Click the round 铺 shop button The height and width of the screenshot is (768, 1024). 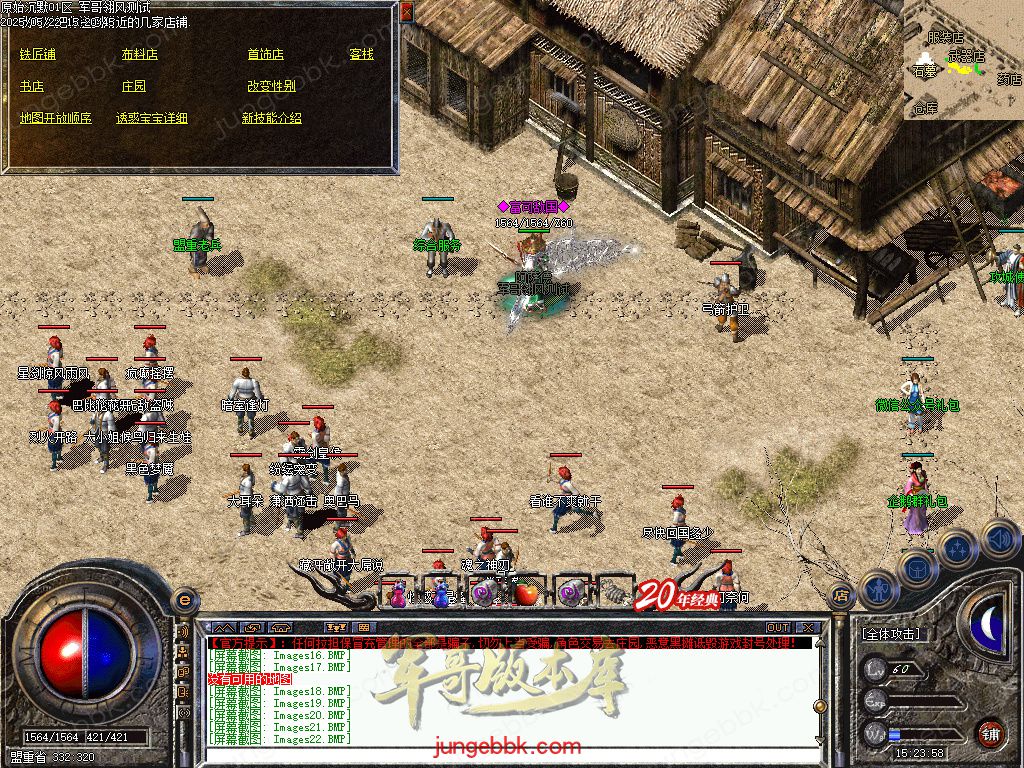coord(990,732)
